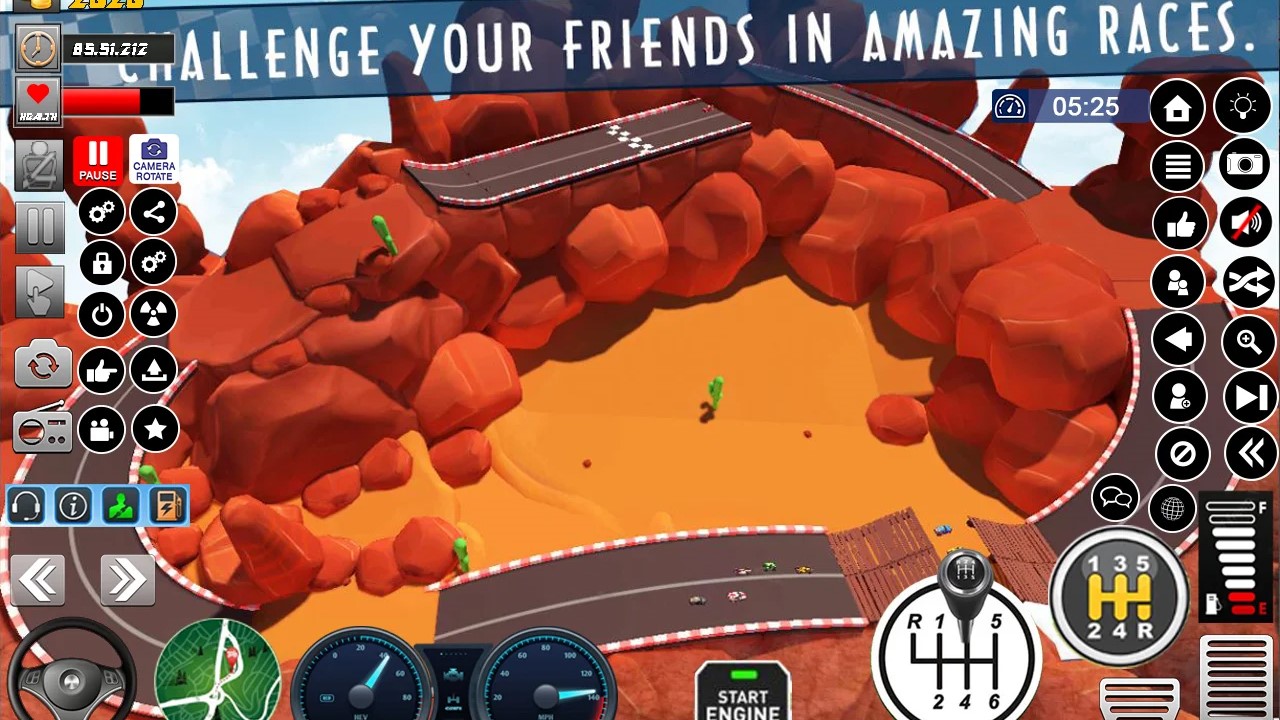Open the home icon on right panel
Image resolution: width=1280 pixels, height=720 pixels.
tap(1177, 107)
